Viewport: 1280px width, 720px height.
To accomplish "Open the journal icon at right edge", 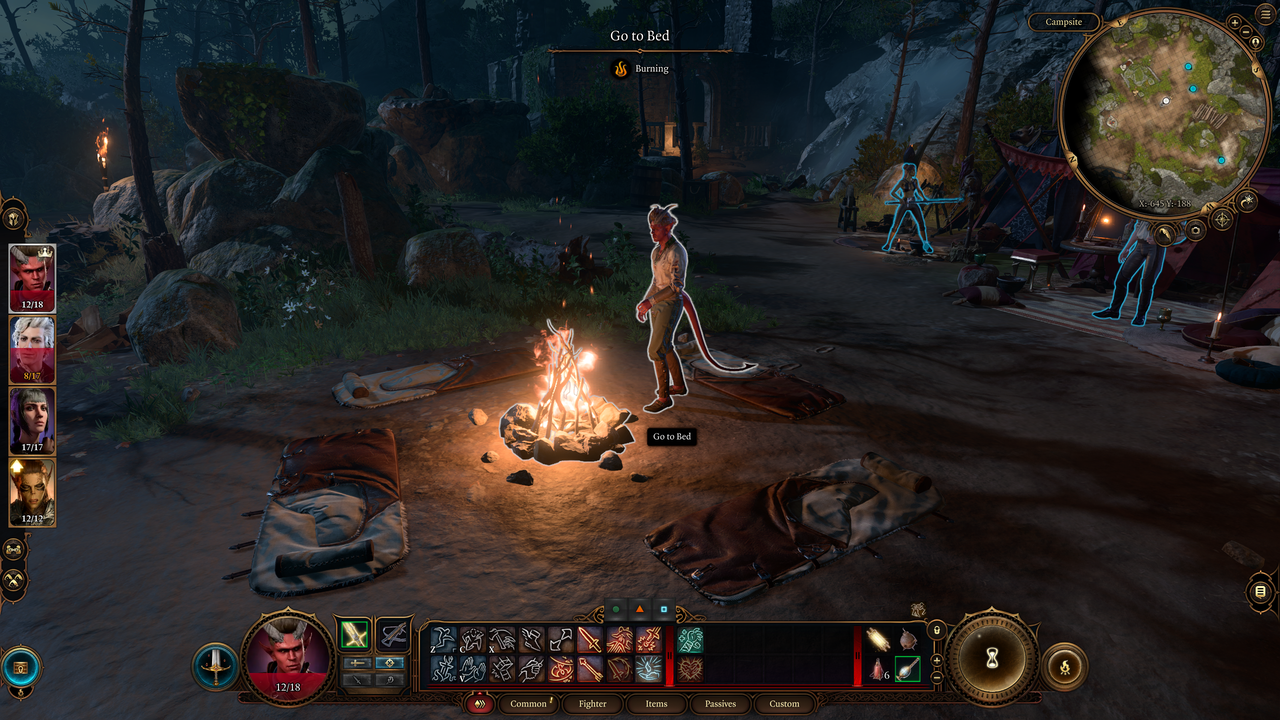I will [x=1260, y=592].
